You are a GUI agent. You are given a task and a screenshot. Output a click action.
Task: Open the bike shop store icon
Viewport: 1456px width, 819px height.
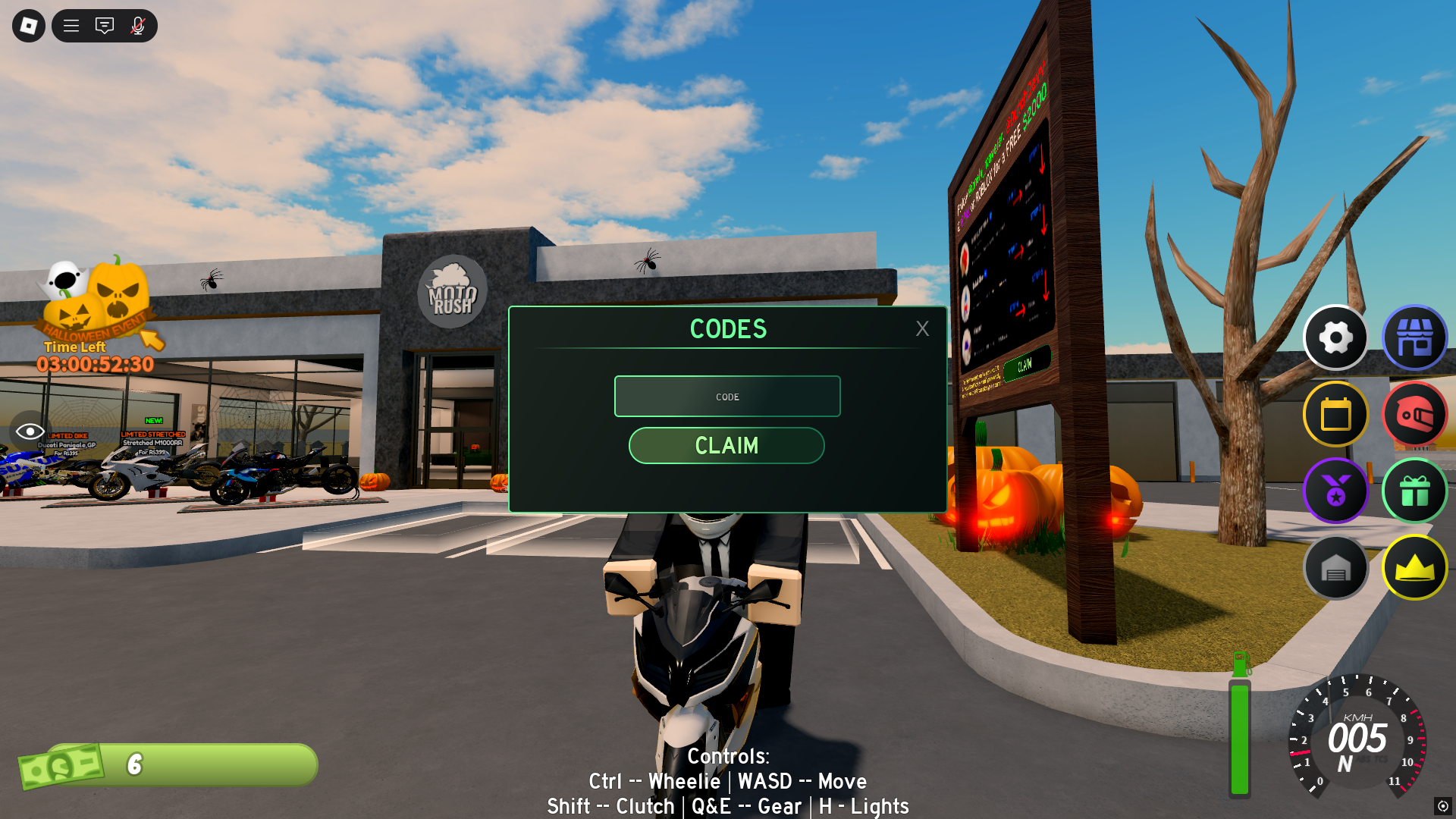[1415, 338]
